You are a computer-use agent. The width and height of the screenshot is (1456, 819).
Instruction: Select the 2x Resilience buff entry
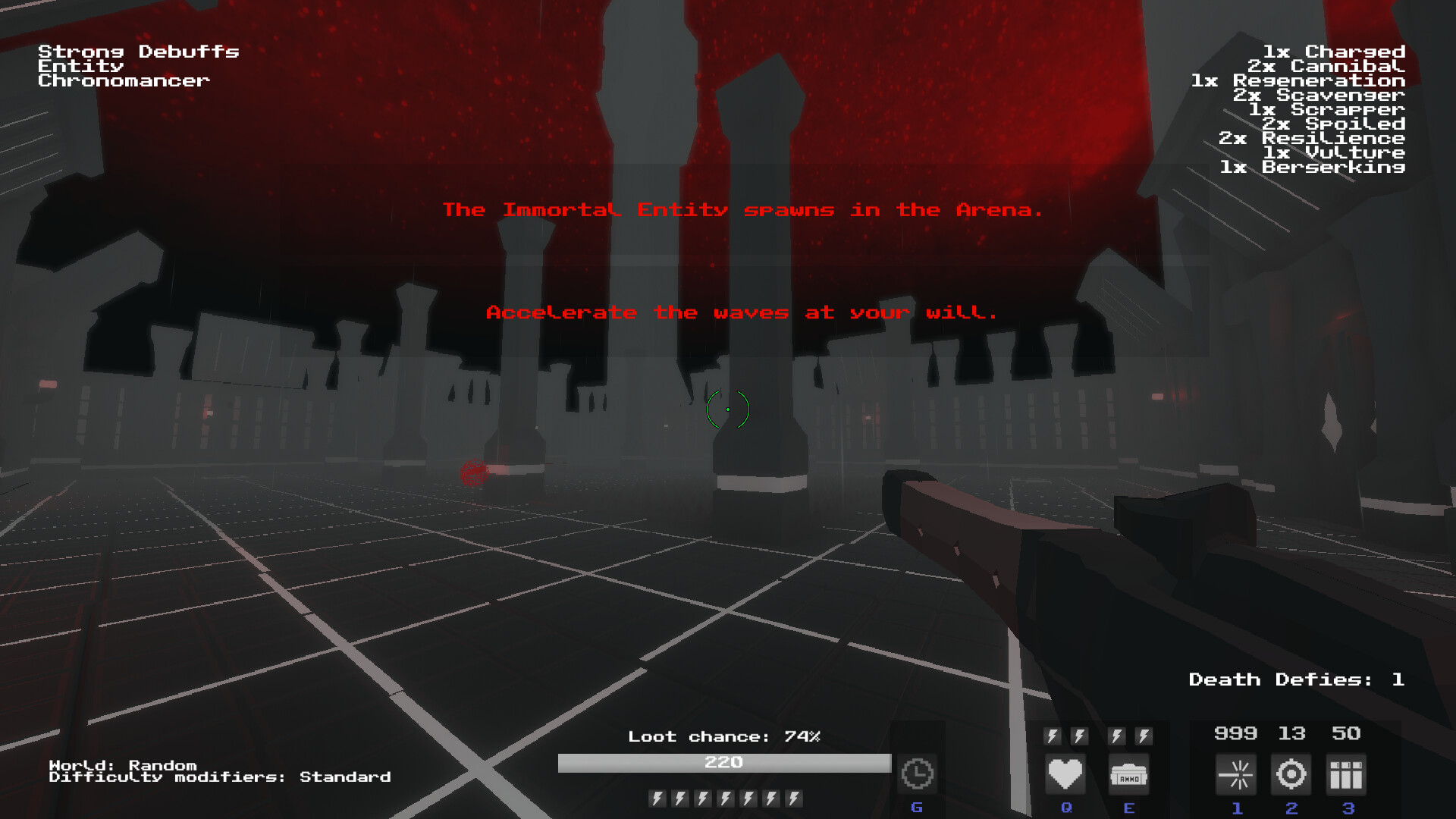pos(1311,138)
